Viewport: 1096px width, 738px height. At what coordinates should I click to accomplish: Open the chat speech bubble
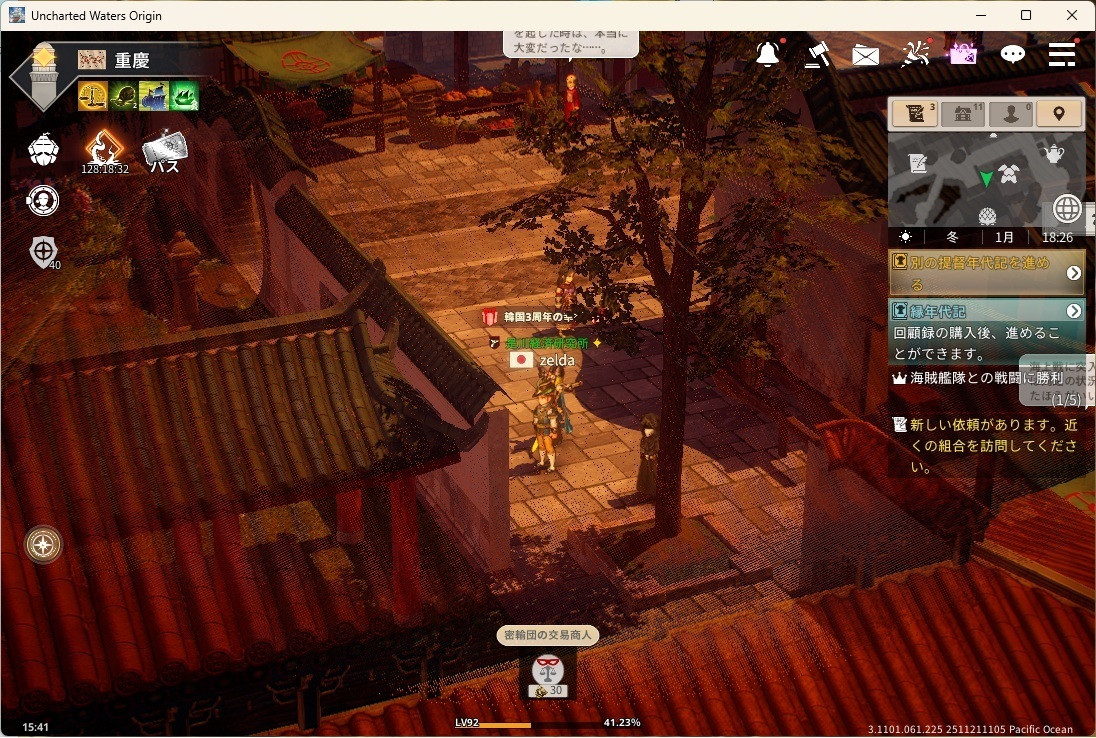coord(1013,55)
